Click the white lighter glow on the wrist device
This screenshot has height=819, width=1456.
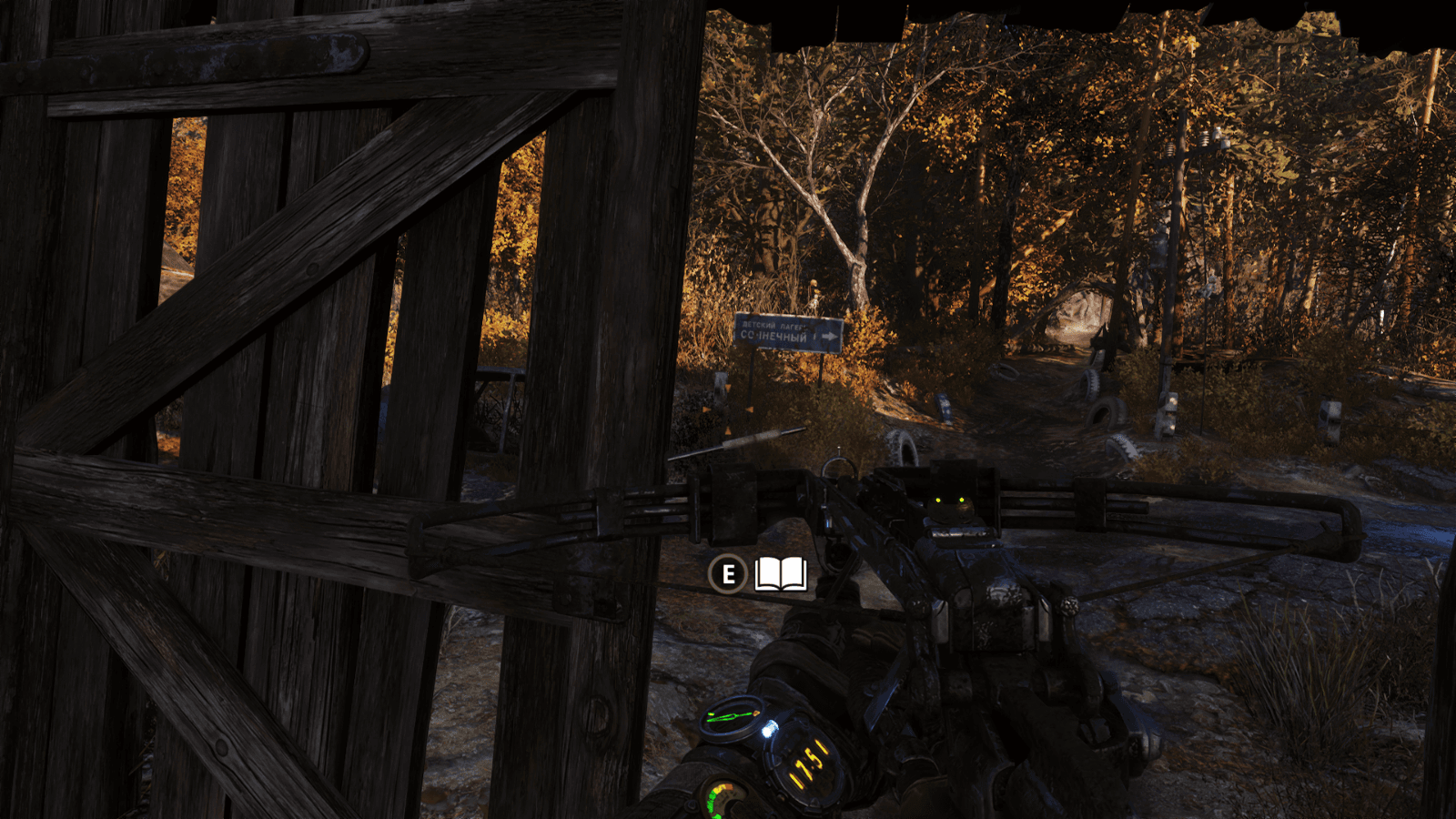coord(769,730)
